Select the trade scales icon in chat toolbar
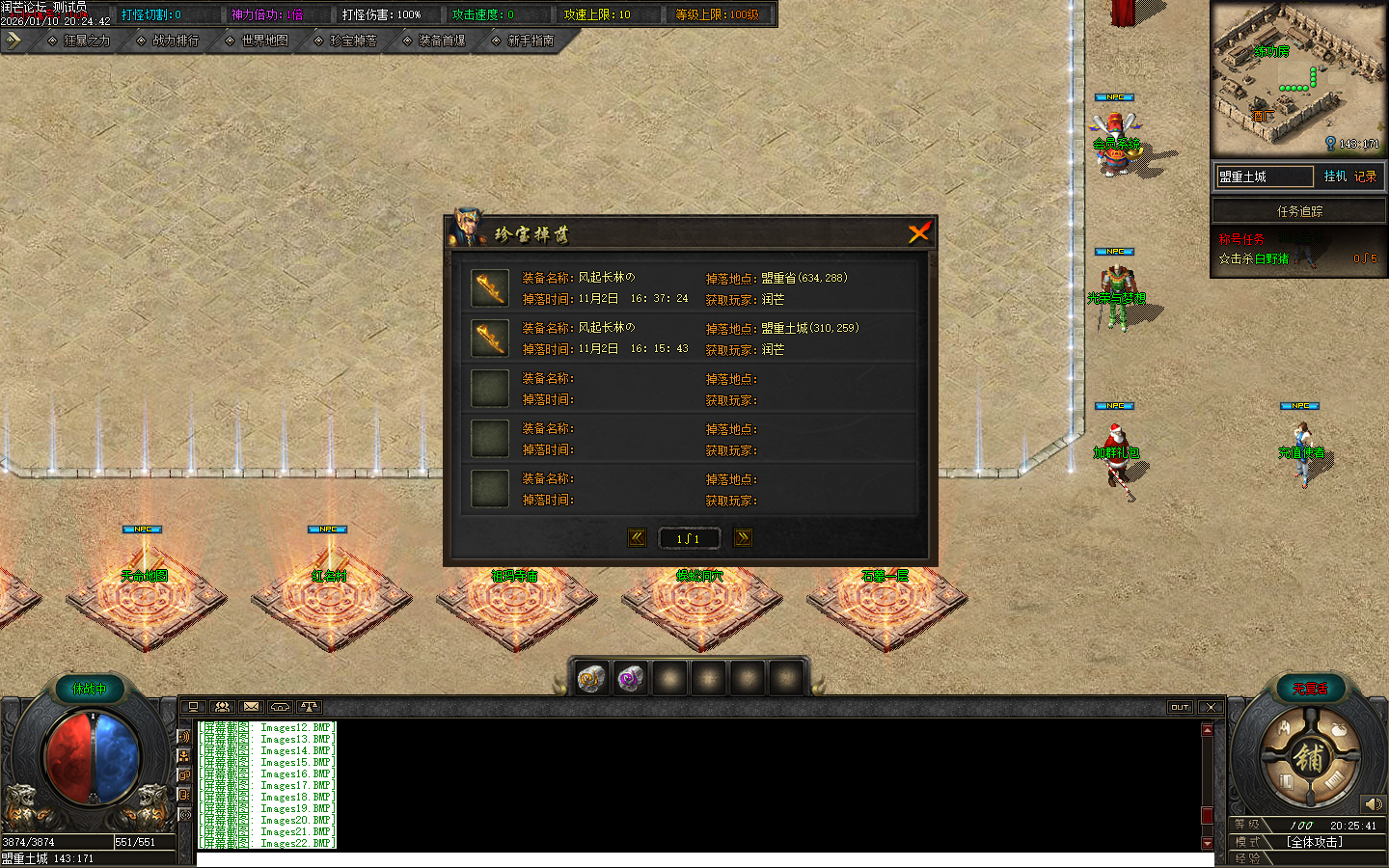This screenshot has width=1389, height=868. point(309,707)
